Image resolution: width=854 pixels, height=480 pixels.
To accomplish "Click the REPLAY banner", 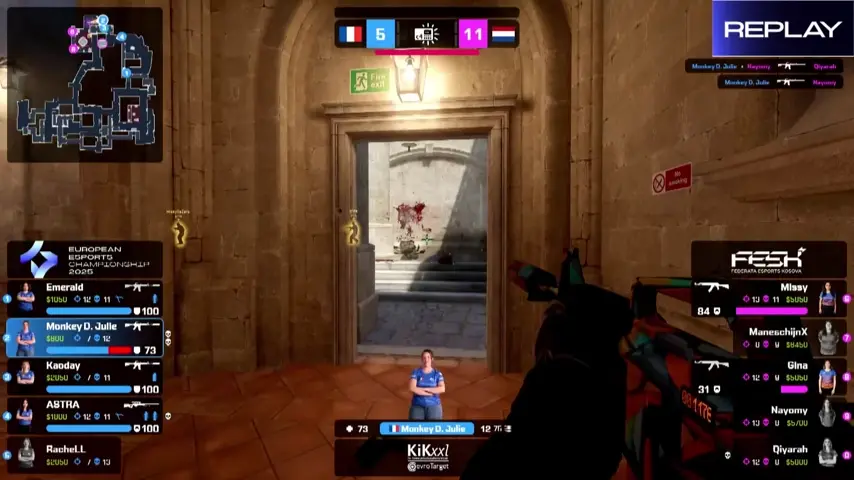I will click(782, 29).
